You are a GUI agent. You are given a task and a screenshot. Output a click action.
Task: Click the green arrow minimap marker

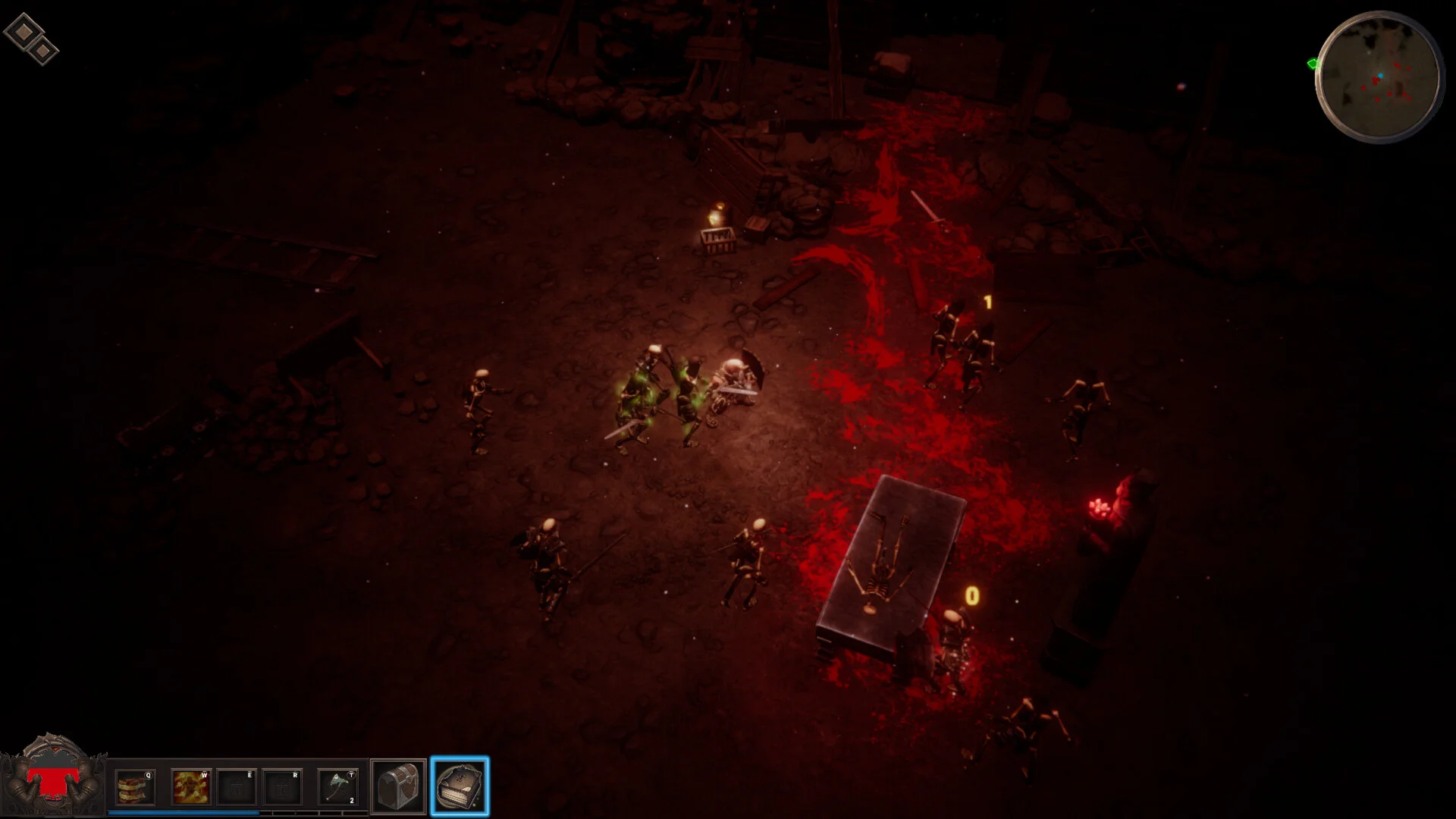[1313, 64]
